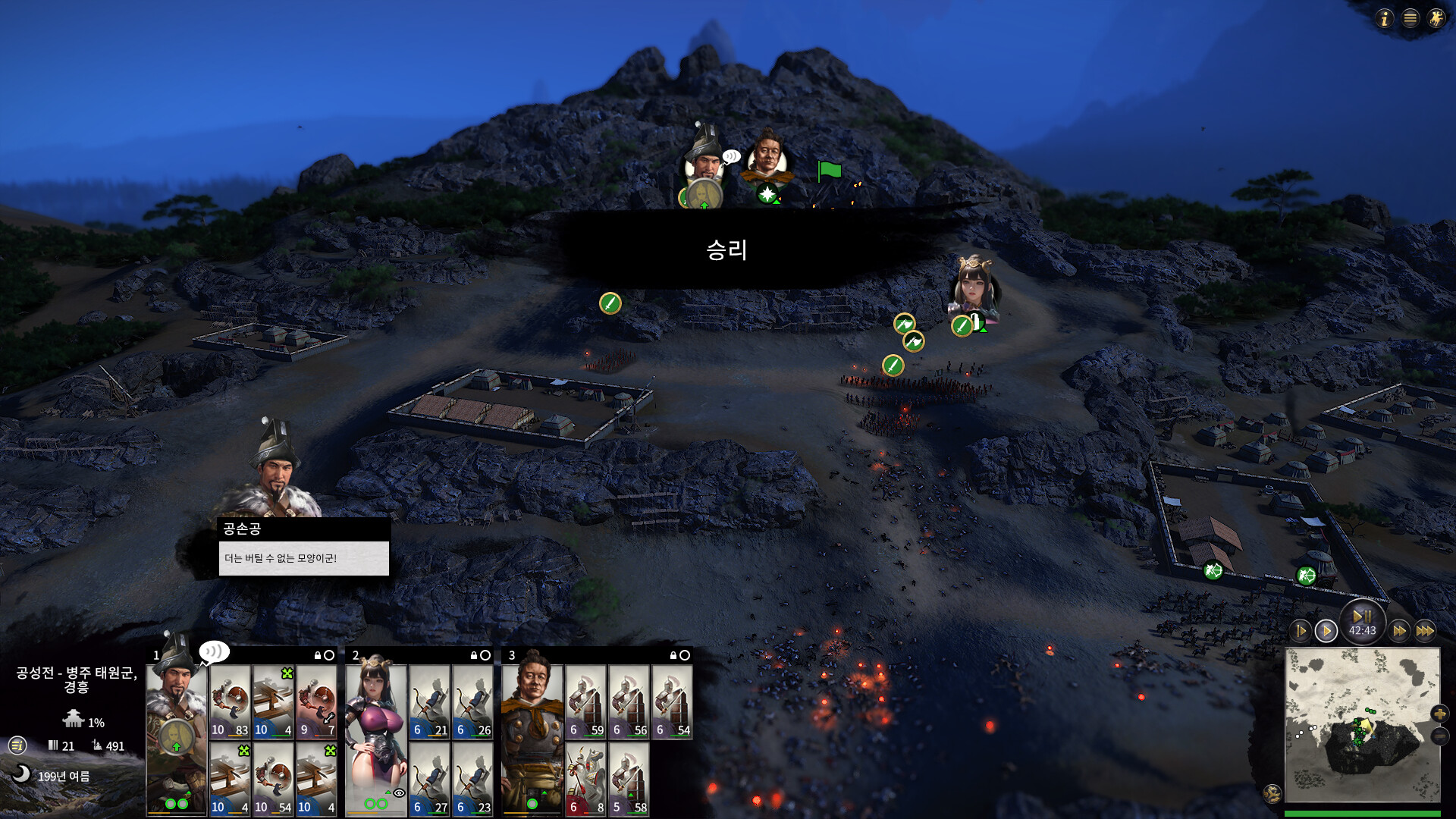Open the info button at top right
The width and height of the screenshot is (1456, 819).
coord(1385,18)
